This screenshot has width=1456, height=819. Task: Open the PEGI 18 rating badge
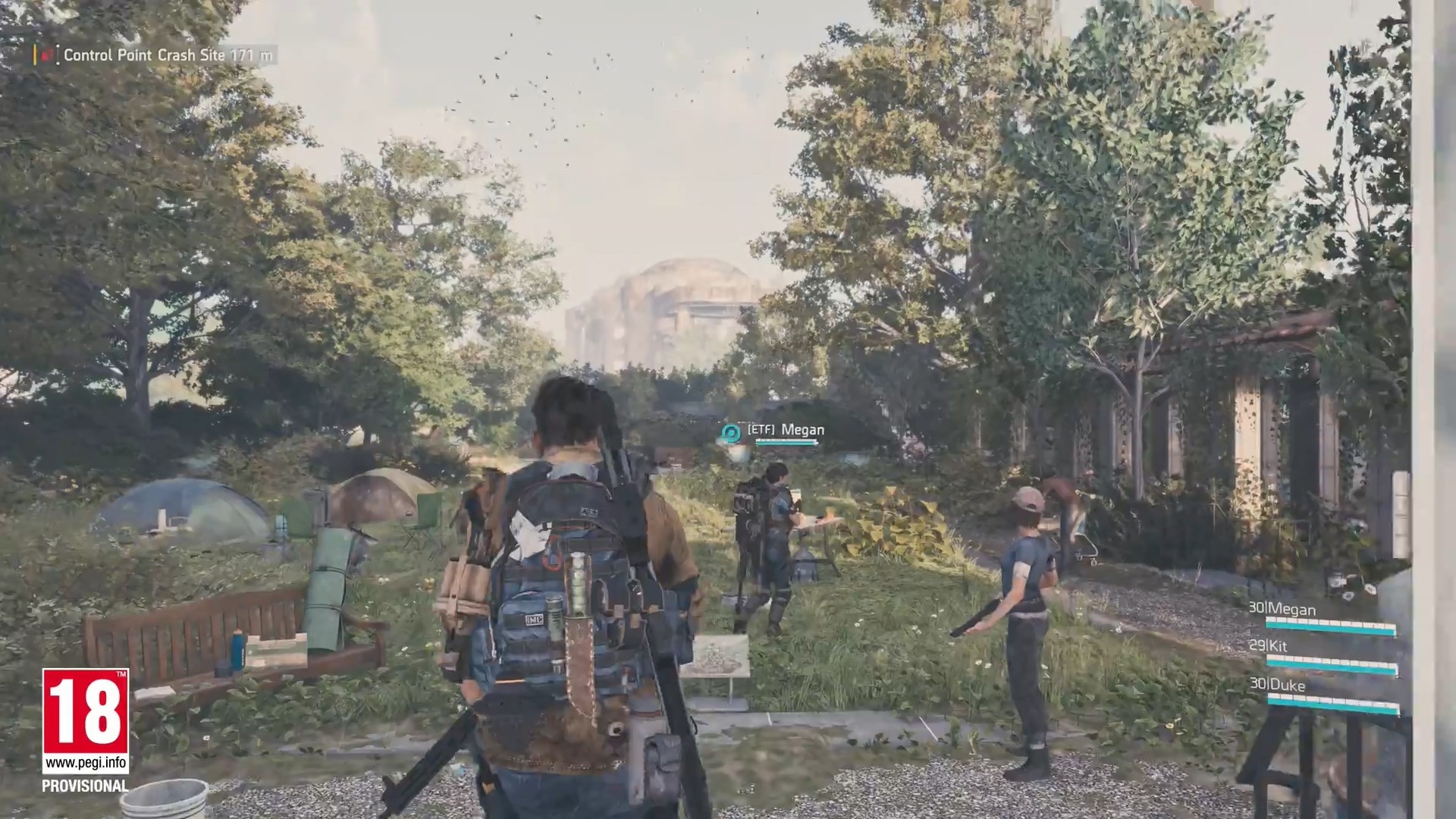tap(85, 721)
